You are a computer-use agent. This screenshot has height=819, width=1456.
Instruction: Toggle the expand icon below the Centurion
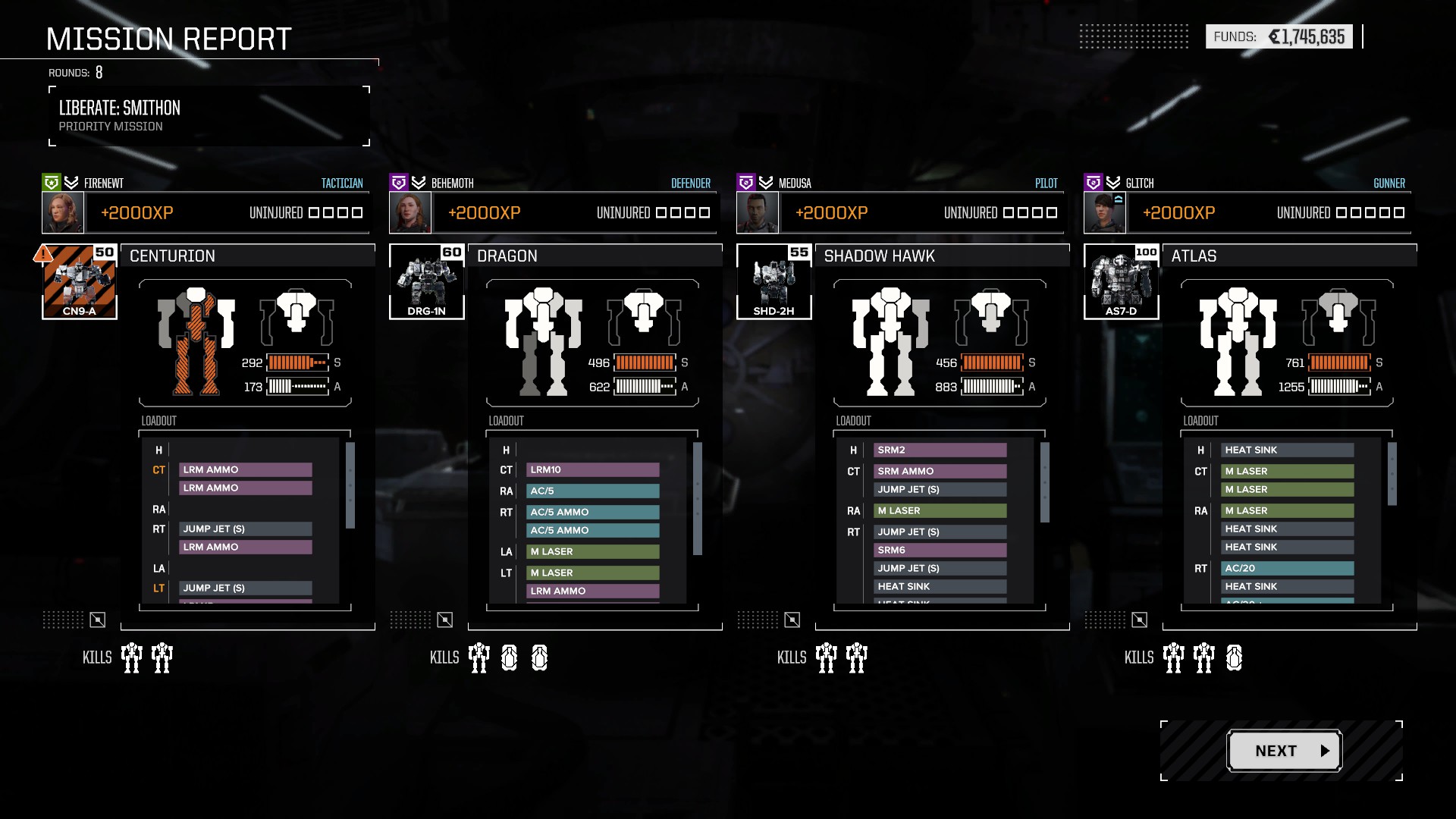(x=98, y=620)
